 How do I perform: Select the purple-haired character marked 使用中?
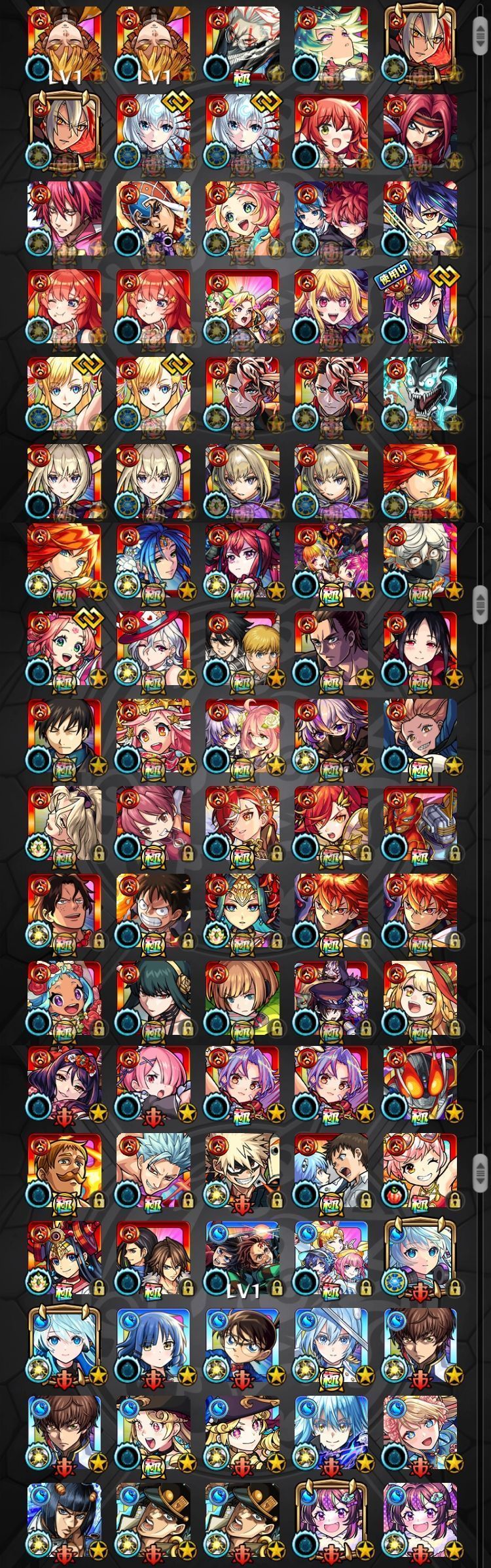click(x=420, y=305)
